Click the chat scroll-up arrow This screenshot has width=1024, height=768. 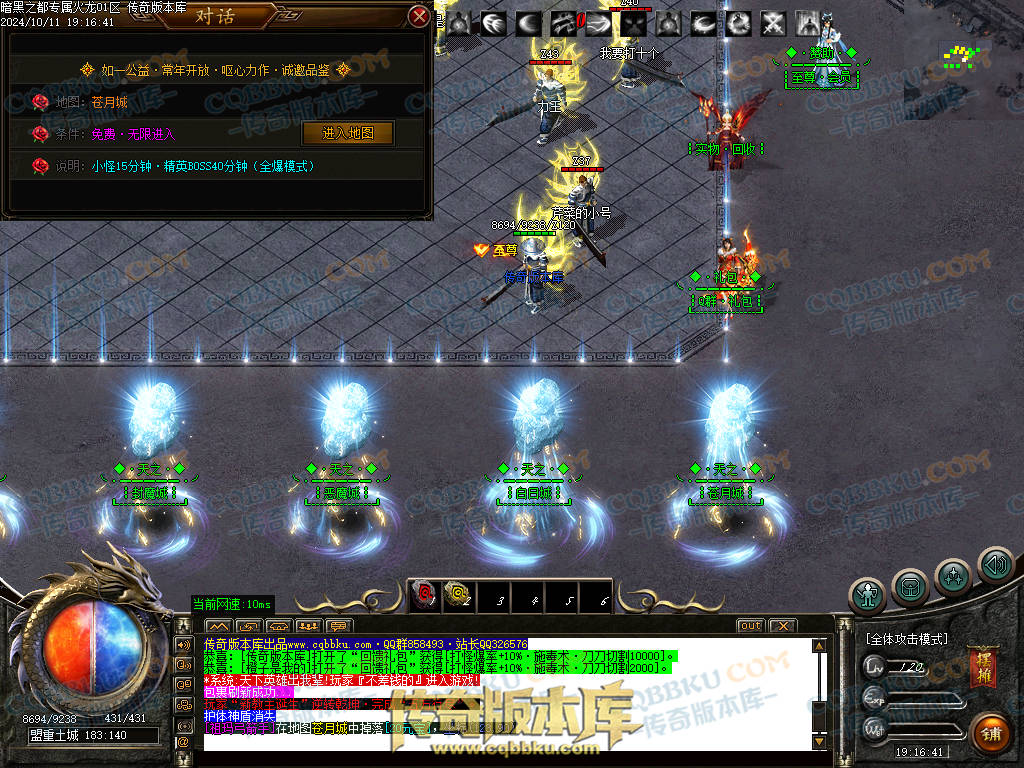[x=821, y=645]
